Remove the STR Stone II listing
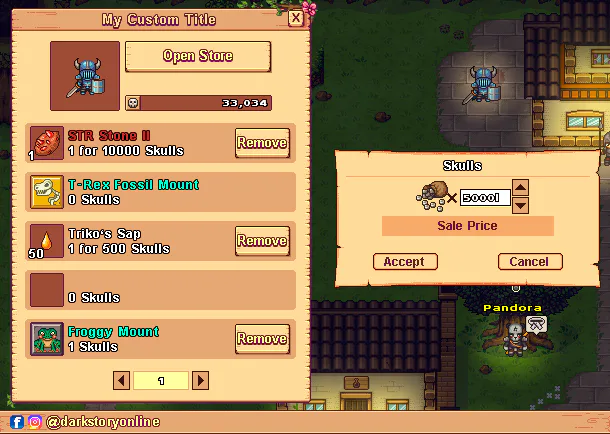 (x=262, y=143)
